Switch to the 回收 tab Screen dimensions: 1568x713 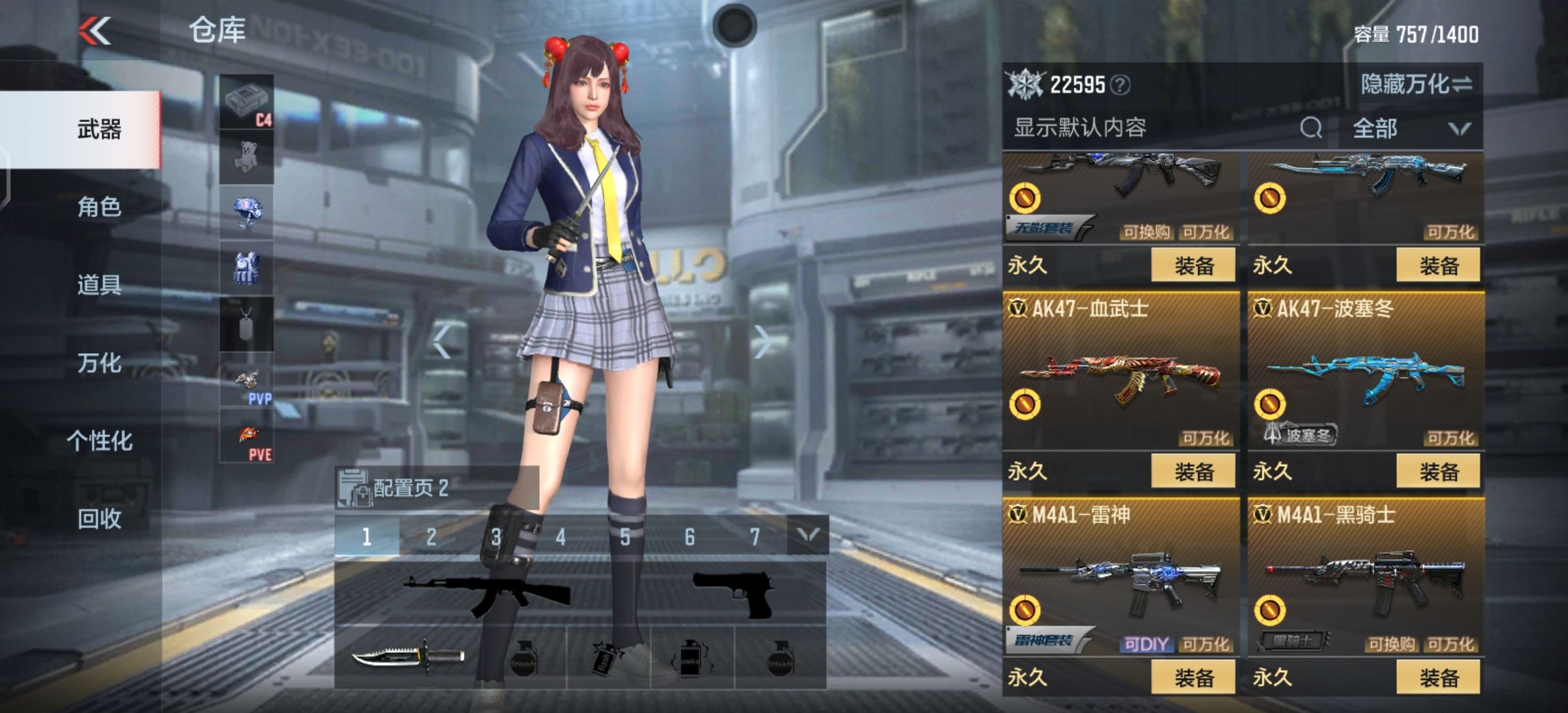[x=99, y=519]
